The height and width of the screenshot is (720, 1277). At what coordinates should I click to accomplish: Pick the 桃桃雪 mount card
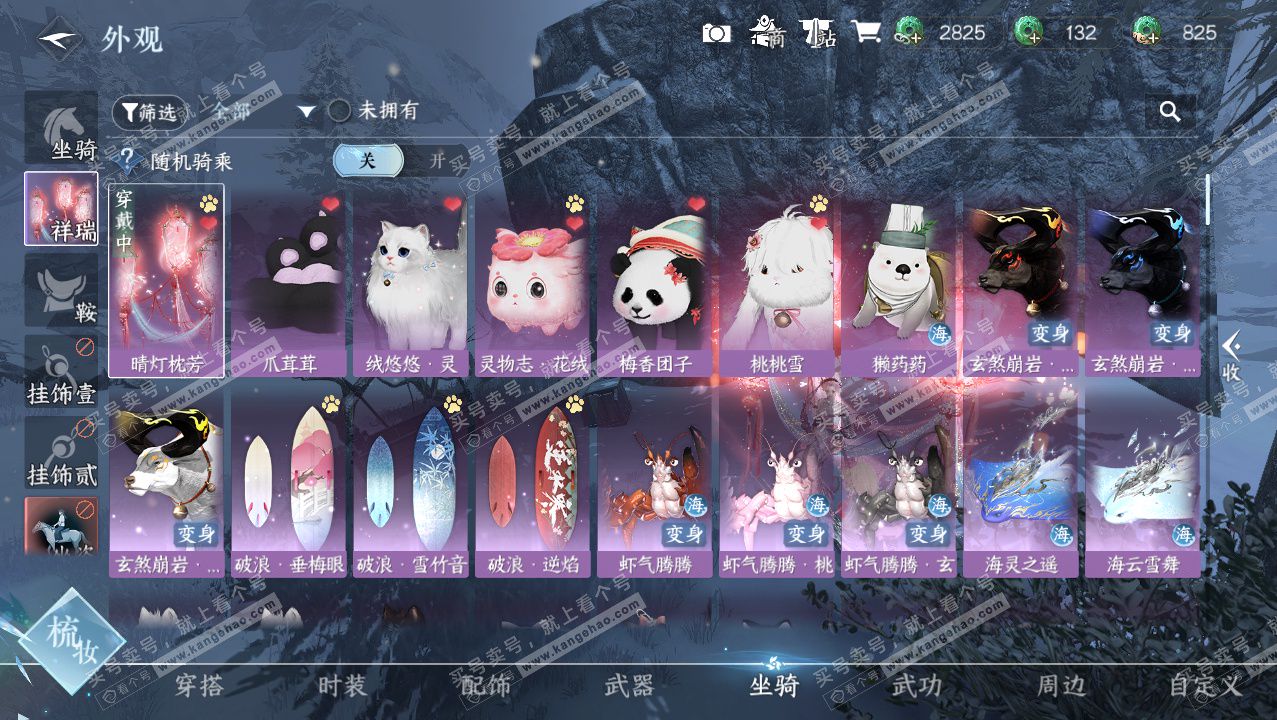[777, 283]
